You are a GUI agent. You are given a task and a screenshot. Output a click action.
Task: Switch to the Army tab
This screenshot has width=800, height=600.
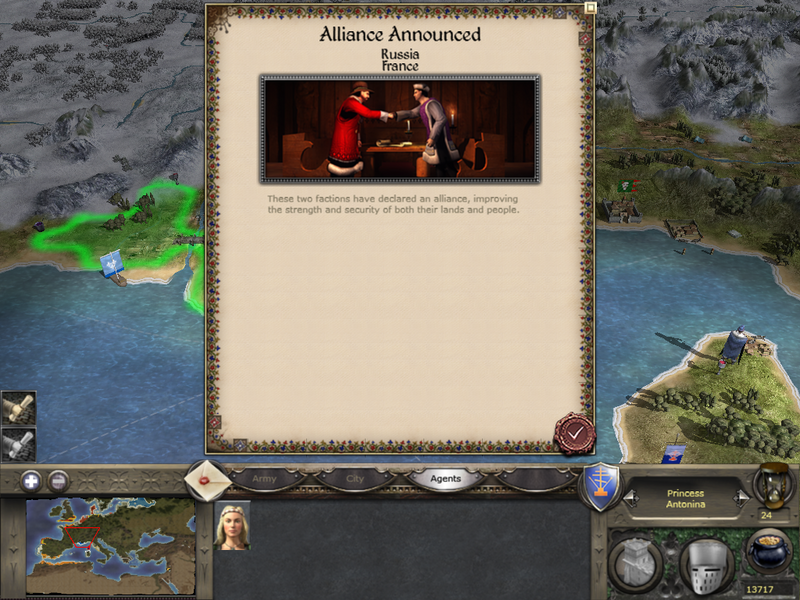265,479
